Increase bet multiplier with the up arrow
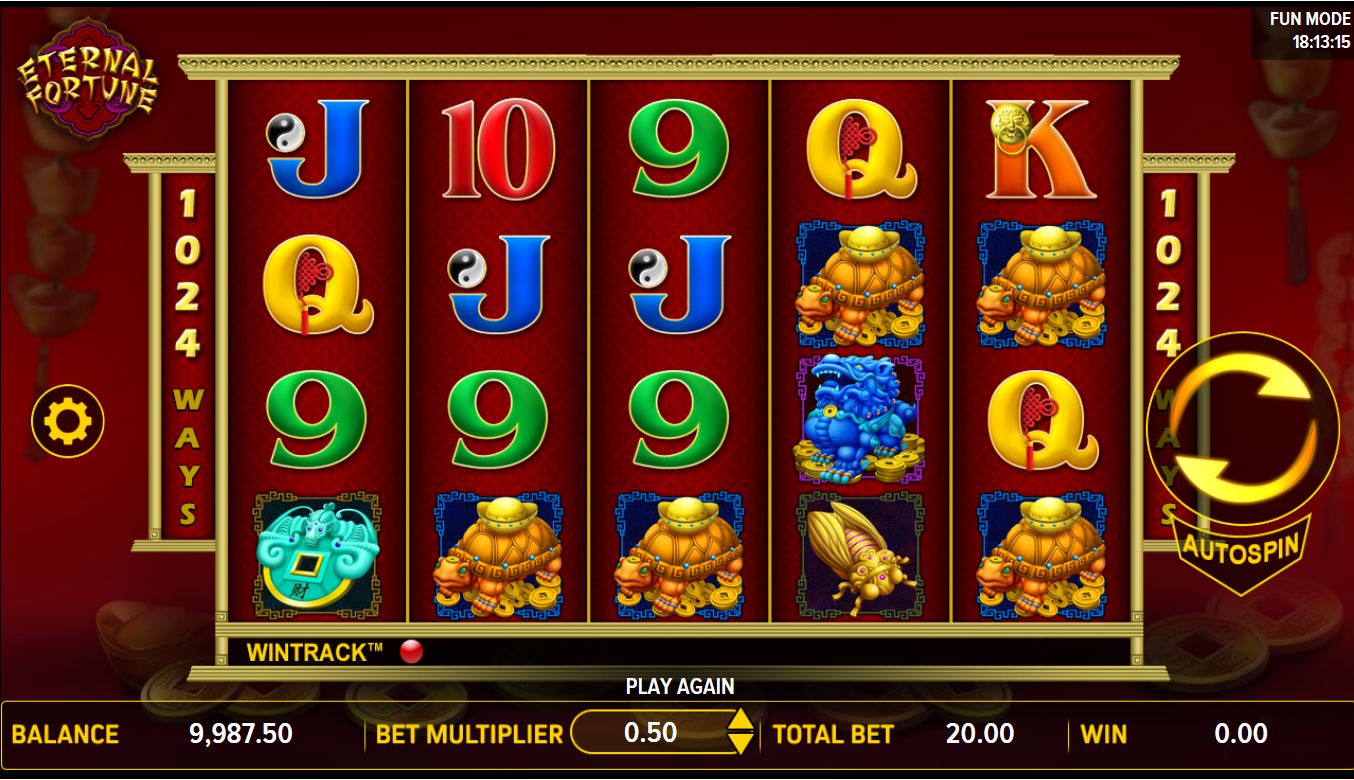 [739, 721]
